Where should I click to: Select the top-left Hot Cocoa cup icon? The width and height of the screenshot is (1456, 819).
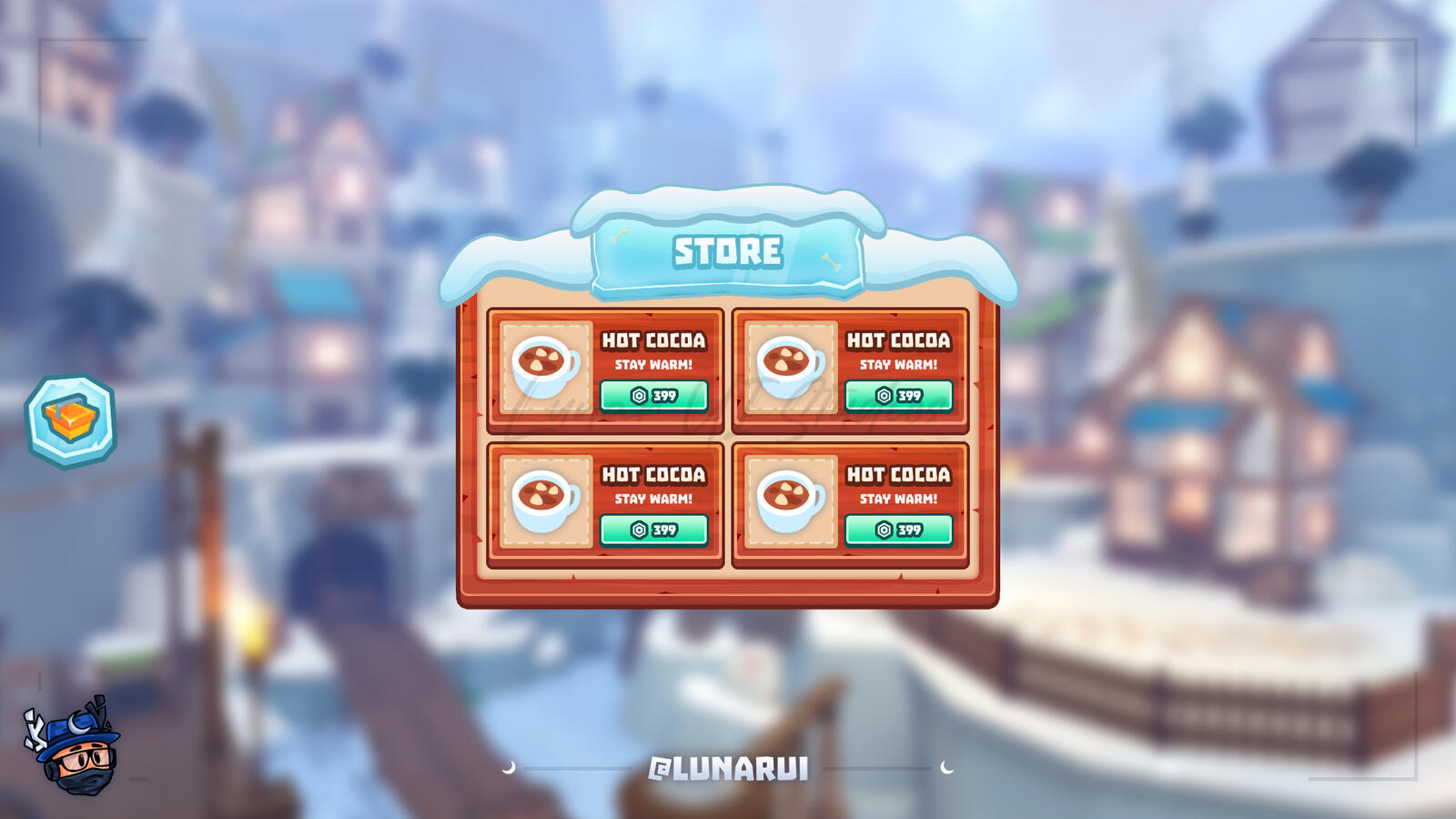(543, 364)
